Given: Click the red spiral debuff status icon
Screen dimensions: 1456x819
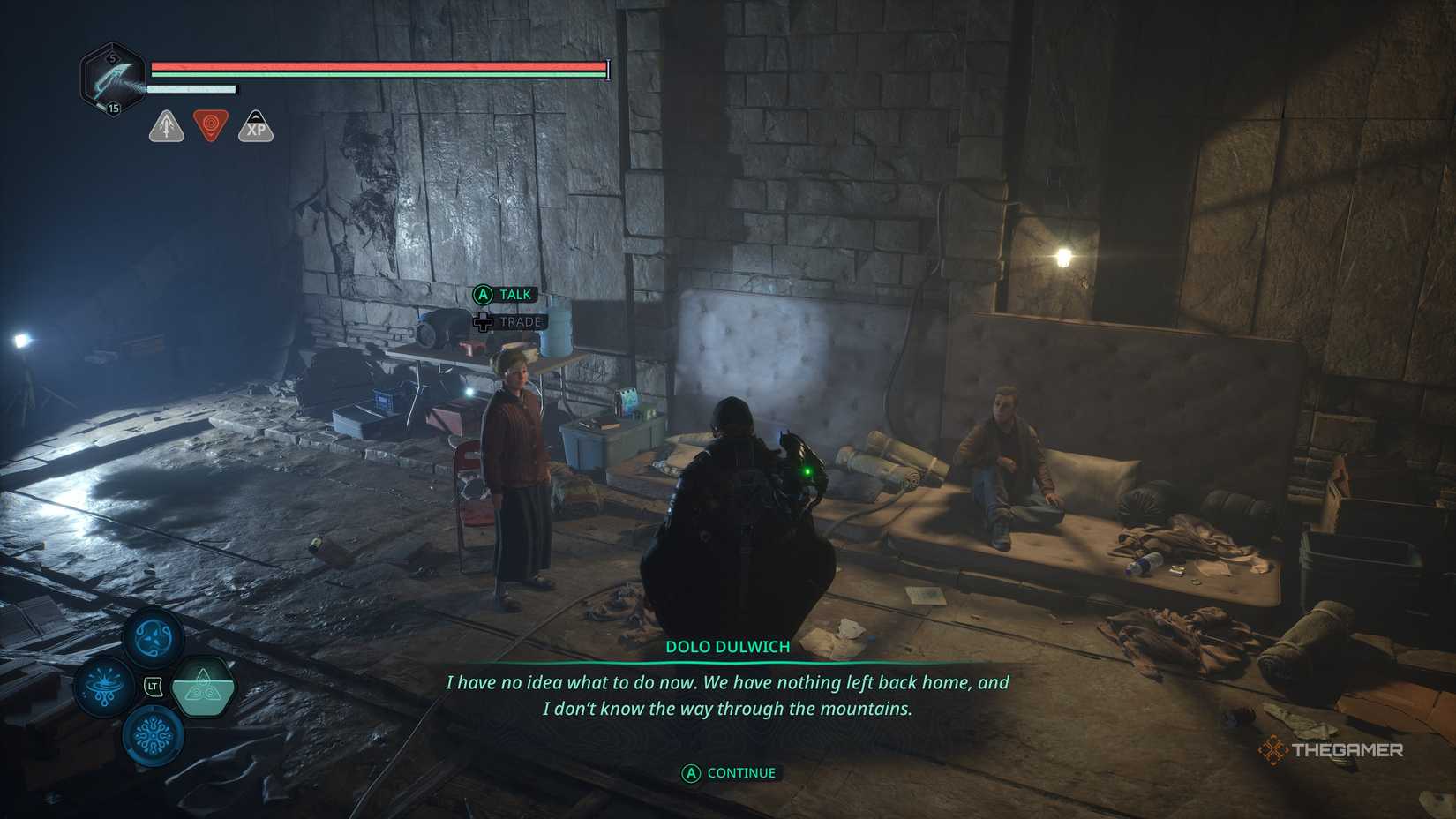Looking at the screenshot, I should pyautogui.click(x=211, y=125).
